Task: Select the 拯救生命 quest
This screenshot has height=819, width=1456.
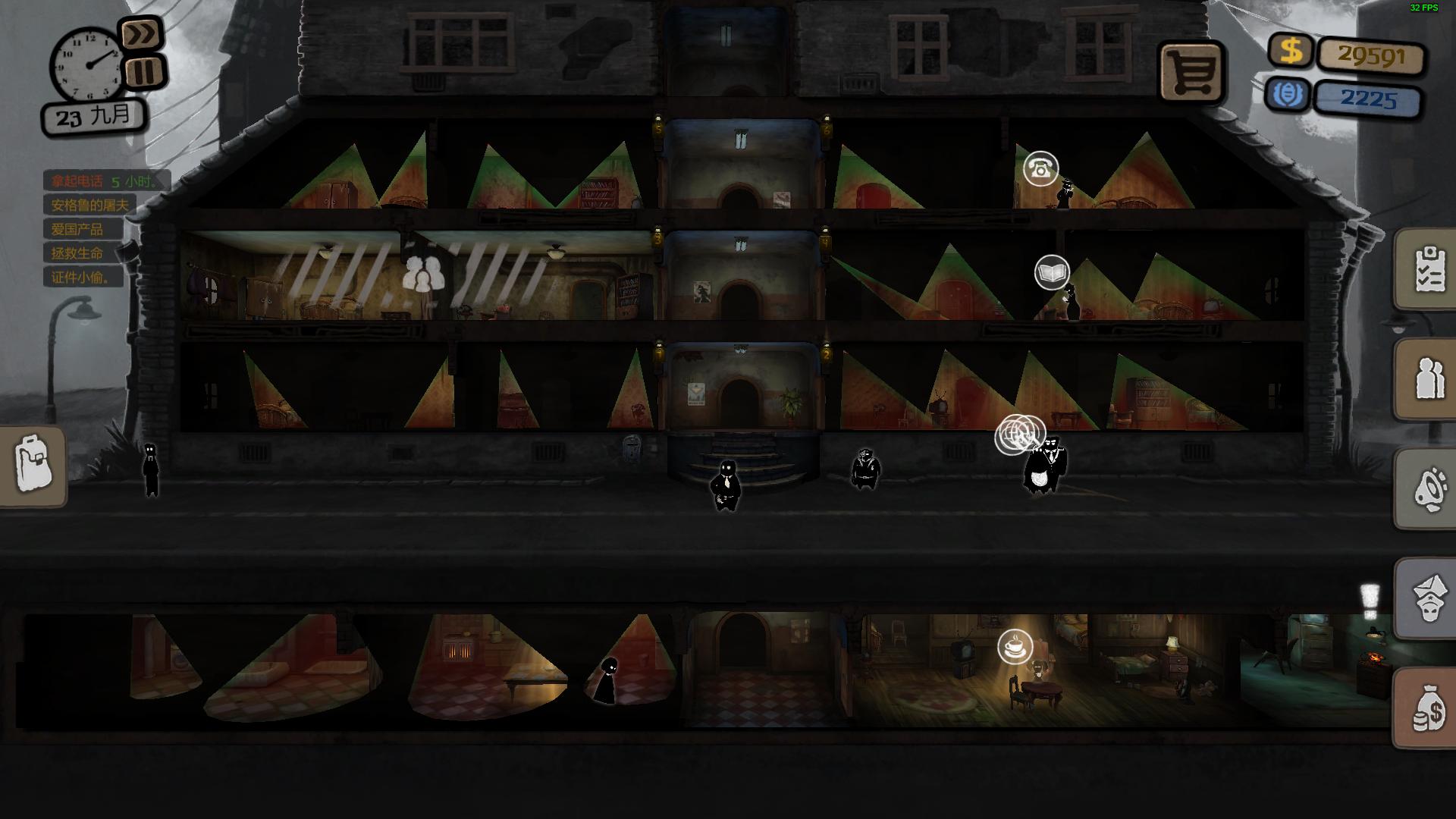Action: point(77,253)
